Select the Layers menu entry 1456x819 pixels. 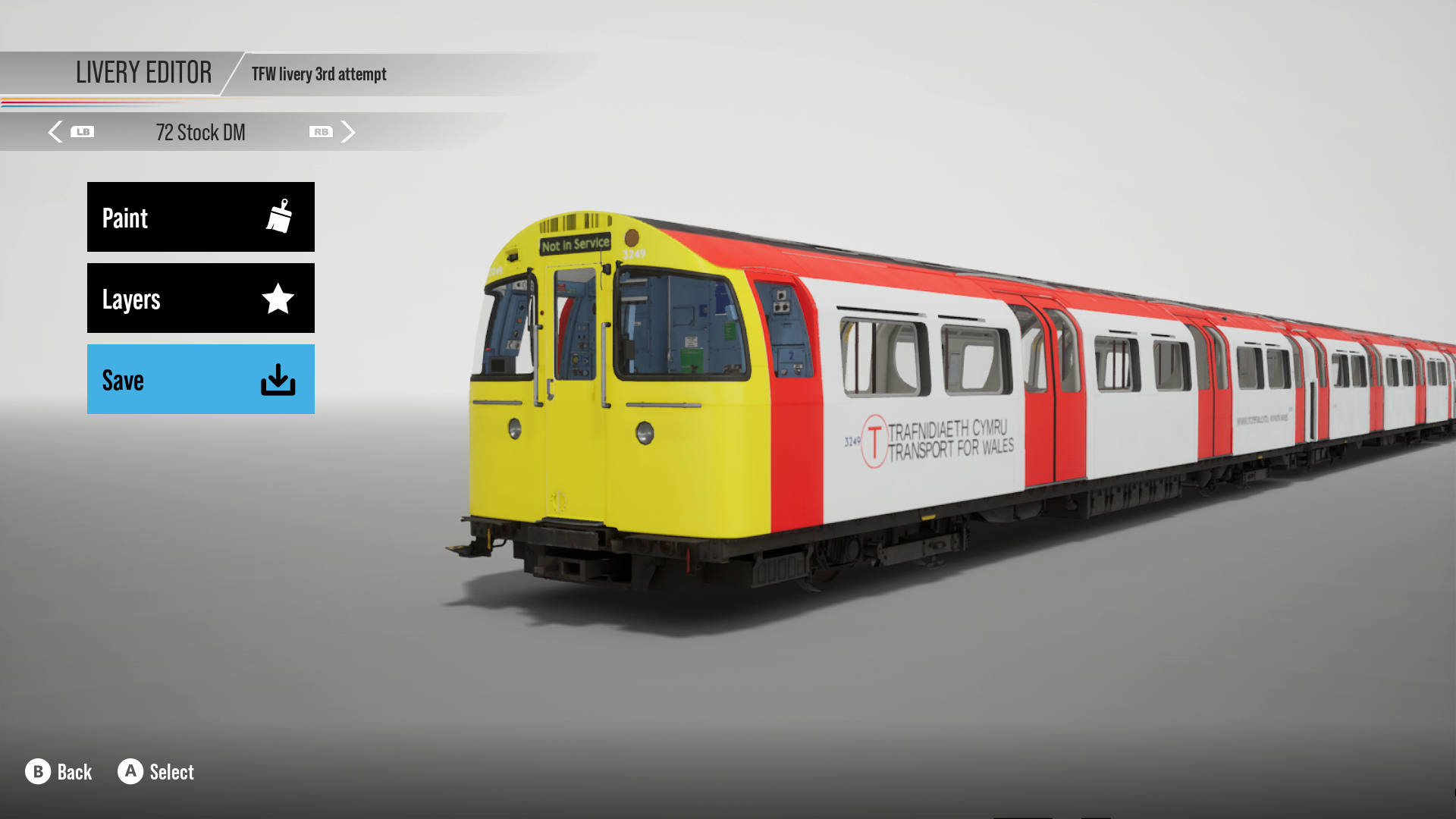(201, 298)
